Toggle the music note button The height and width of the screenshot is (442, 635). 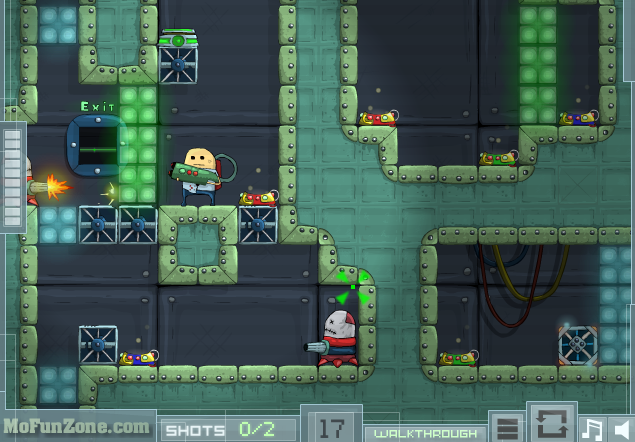coord(592,429)
